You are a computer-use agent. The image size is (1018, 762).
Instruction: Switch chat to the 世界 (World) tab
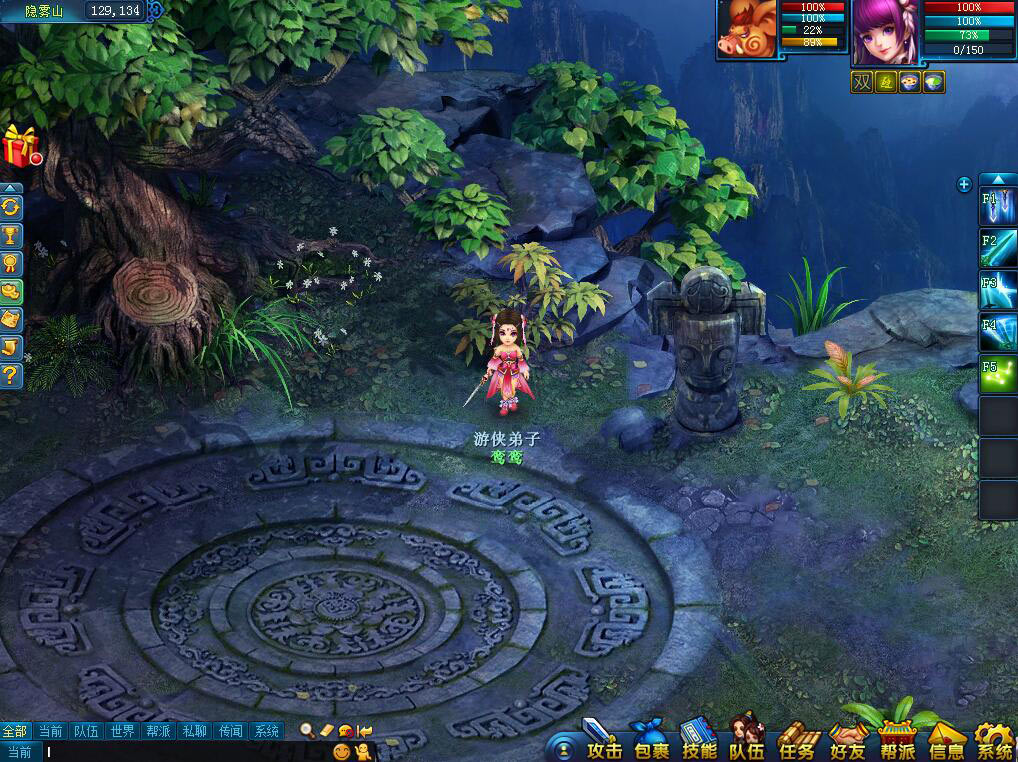122,731
